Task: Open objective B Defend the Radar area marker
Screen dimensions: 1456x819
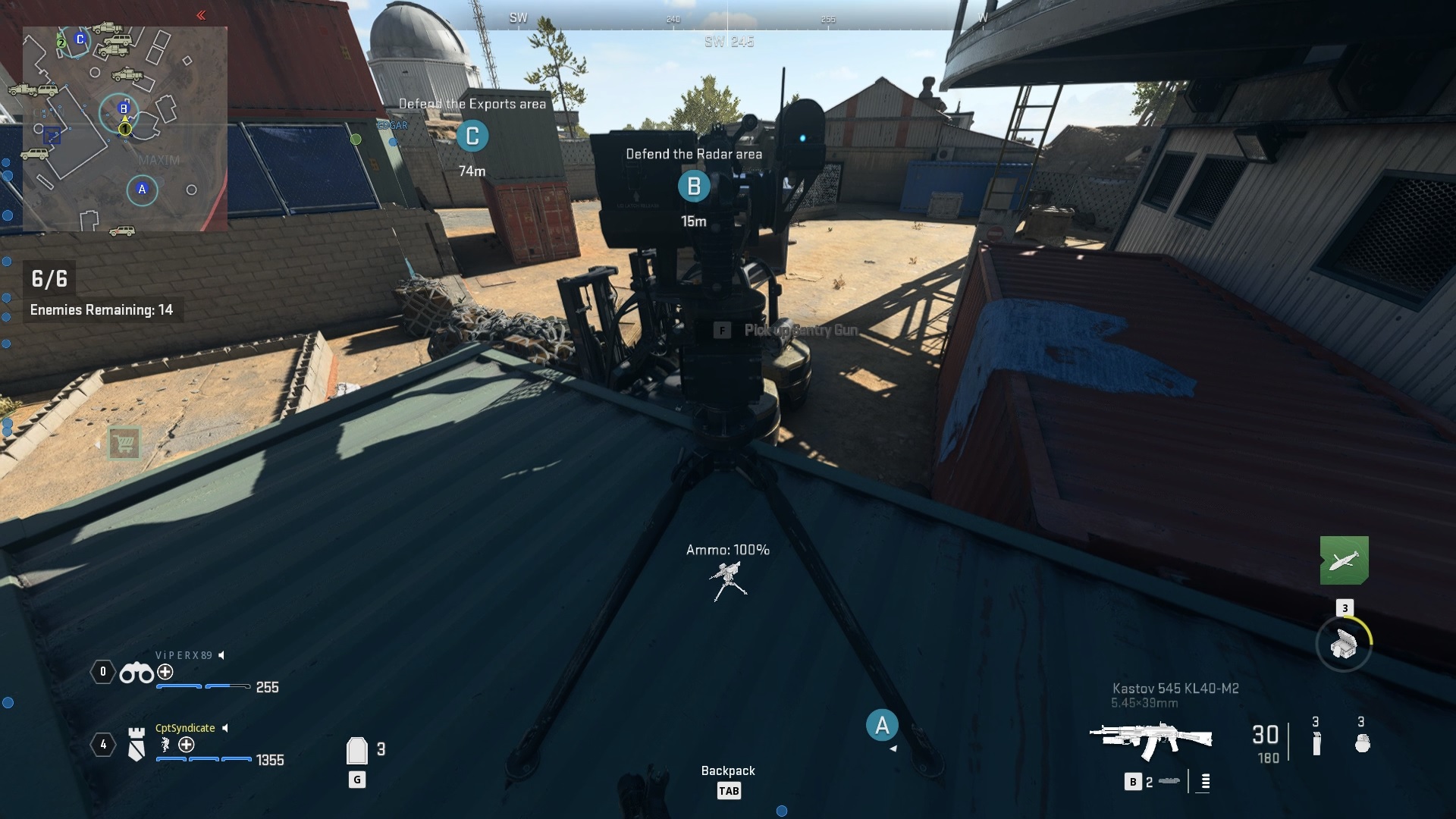Action: coord(694,184)
